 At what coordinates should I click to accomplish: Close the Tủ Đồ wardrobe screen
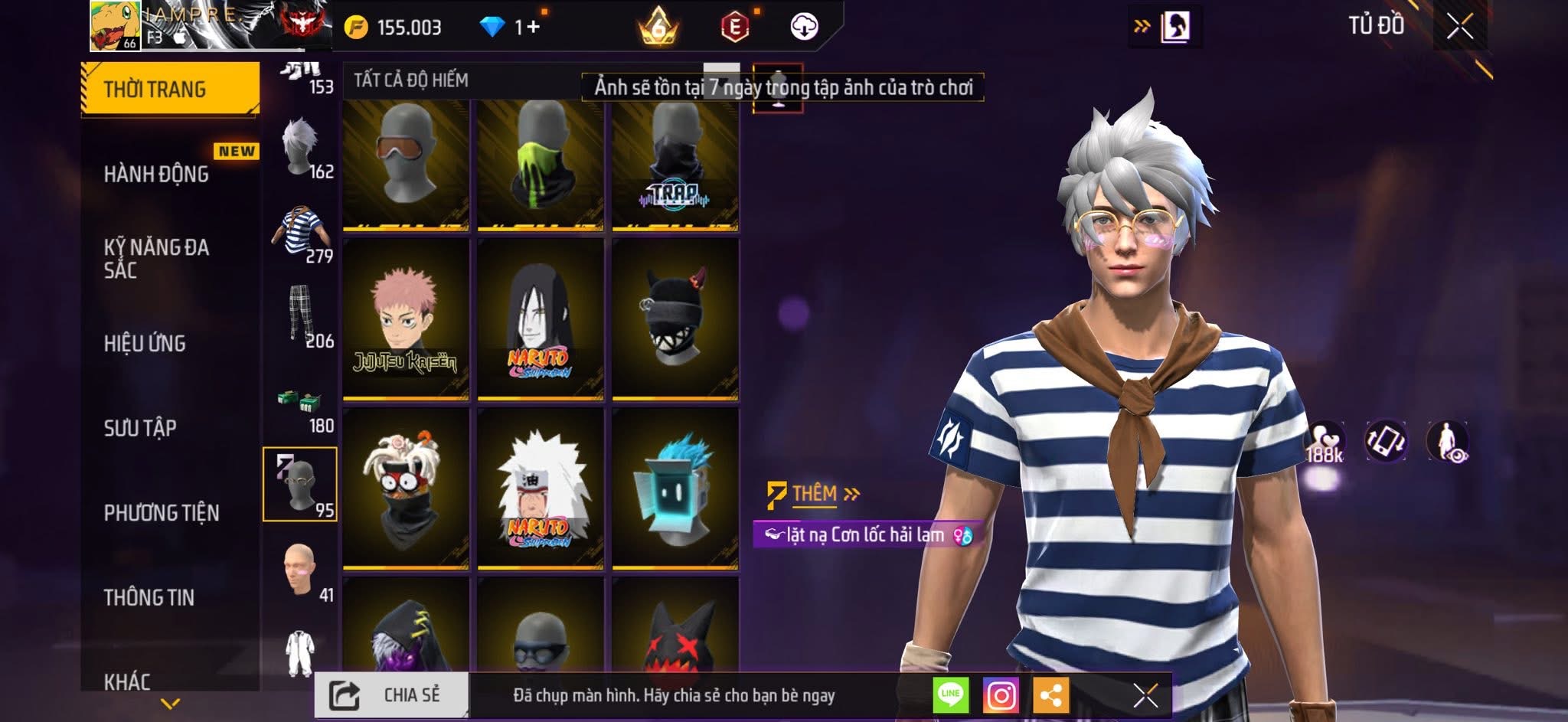(x=1459, y=27)
